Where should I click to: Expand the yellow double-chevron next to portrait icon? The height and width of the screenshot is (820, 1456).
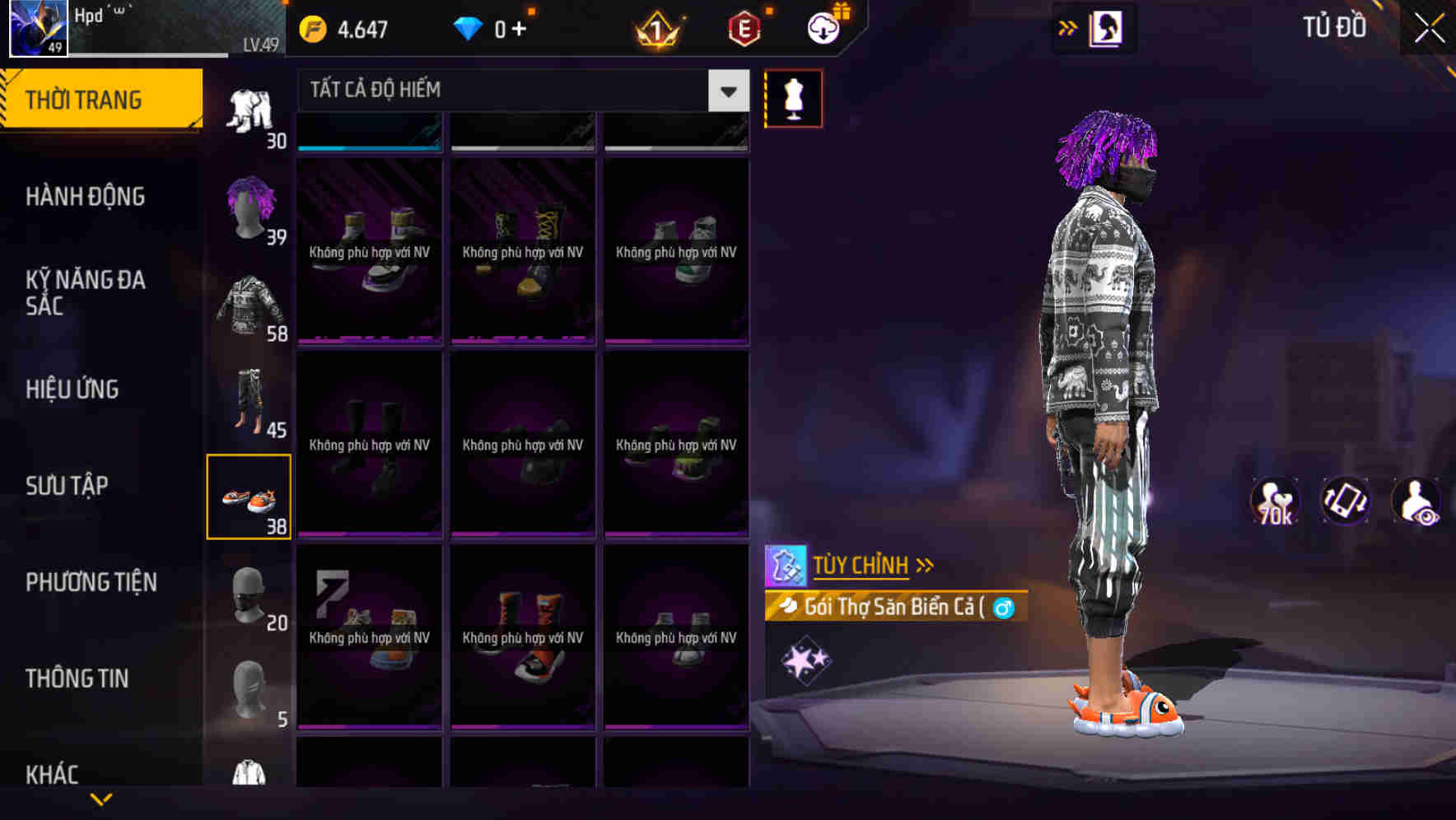(x=1066, y=27)
